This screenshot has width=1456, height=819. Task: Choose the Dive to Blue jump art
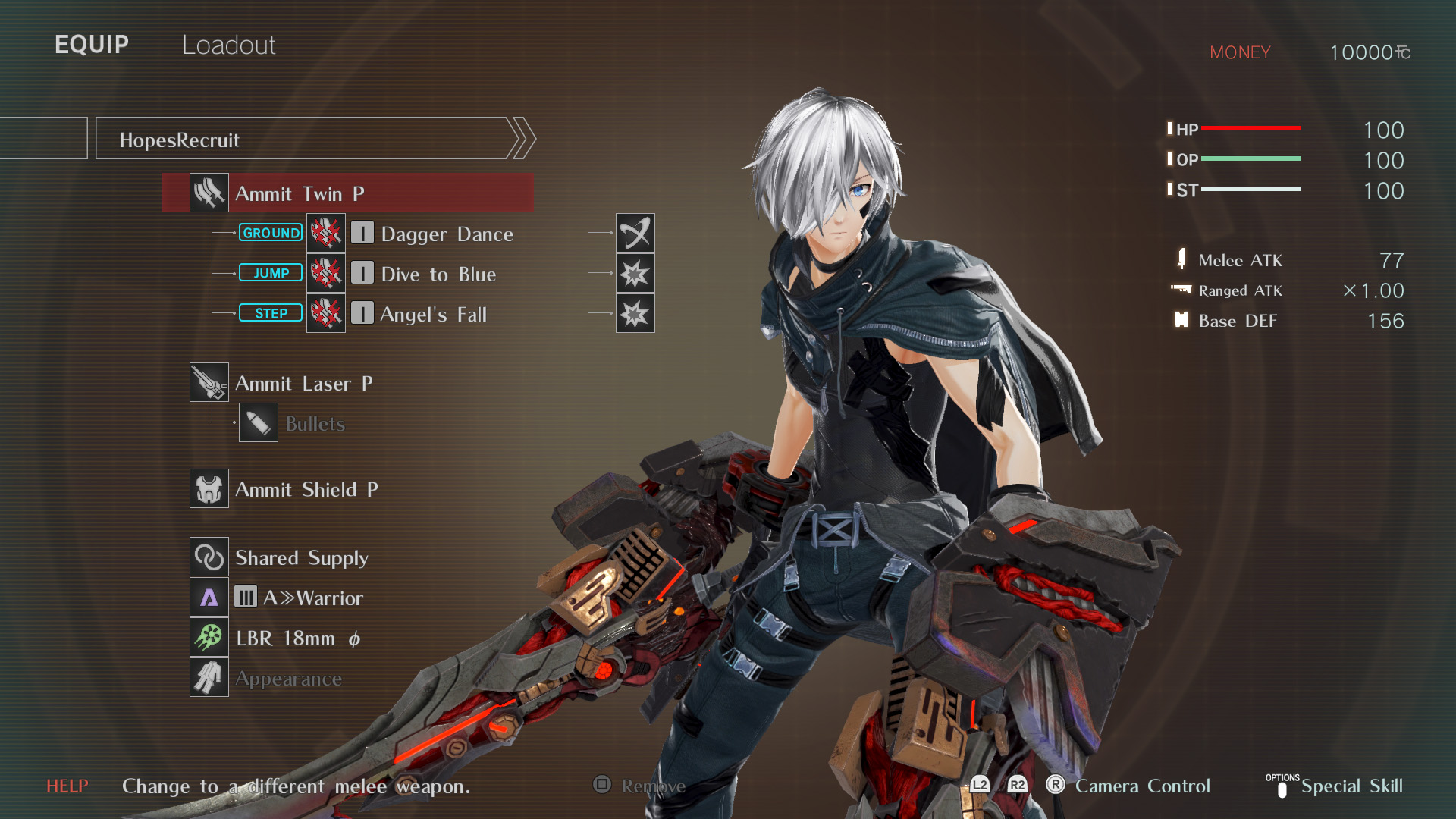tap(438, 274)
